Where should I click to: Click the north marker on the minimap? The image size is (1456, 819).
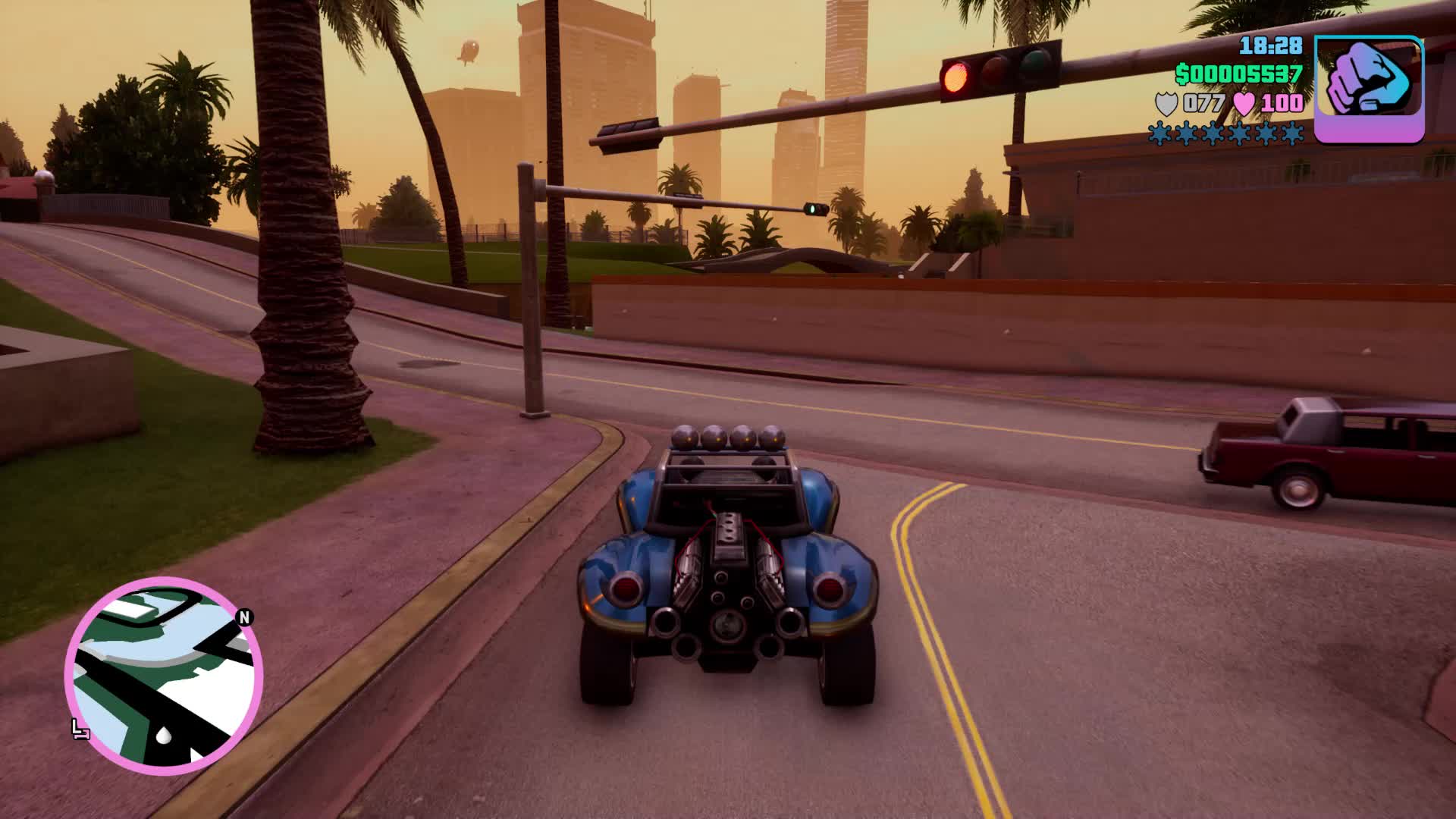(244, 617)
